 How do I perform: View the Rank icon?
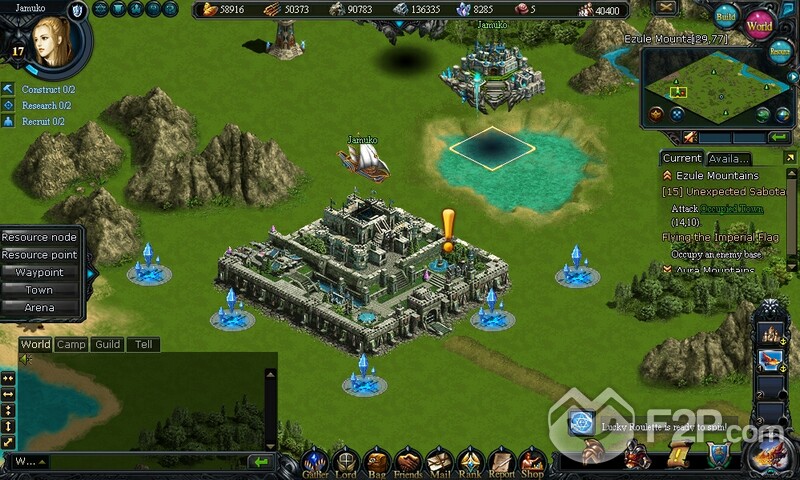[x=469, y=462]
